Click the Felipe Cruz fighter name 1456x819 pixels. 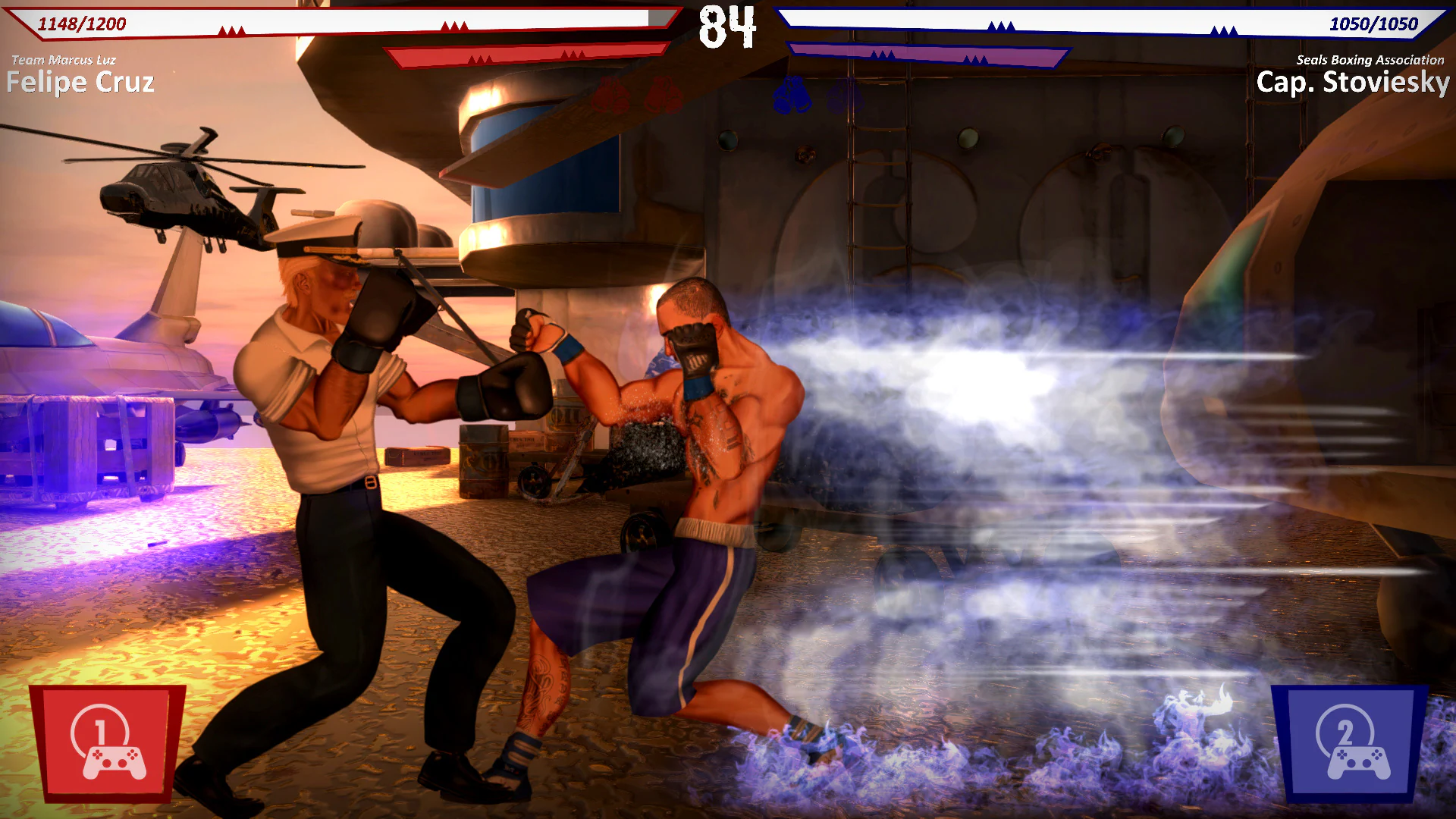pos(80,82)
